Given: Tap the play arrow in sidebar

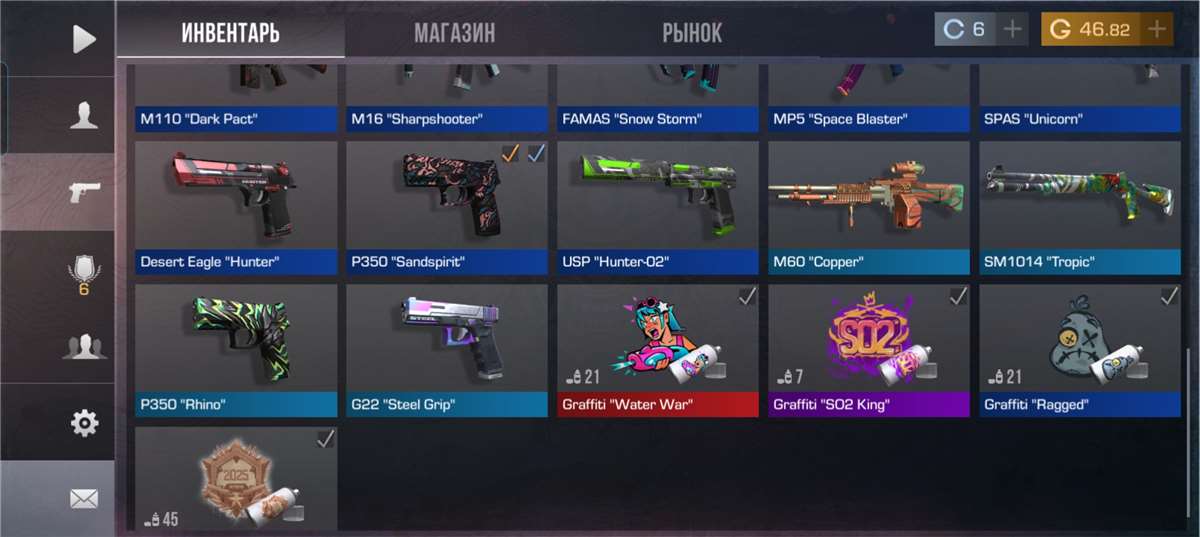Looking at the screenshot, I should tap(84, 39).
